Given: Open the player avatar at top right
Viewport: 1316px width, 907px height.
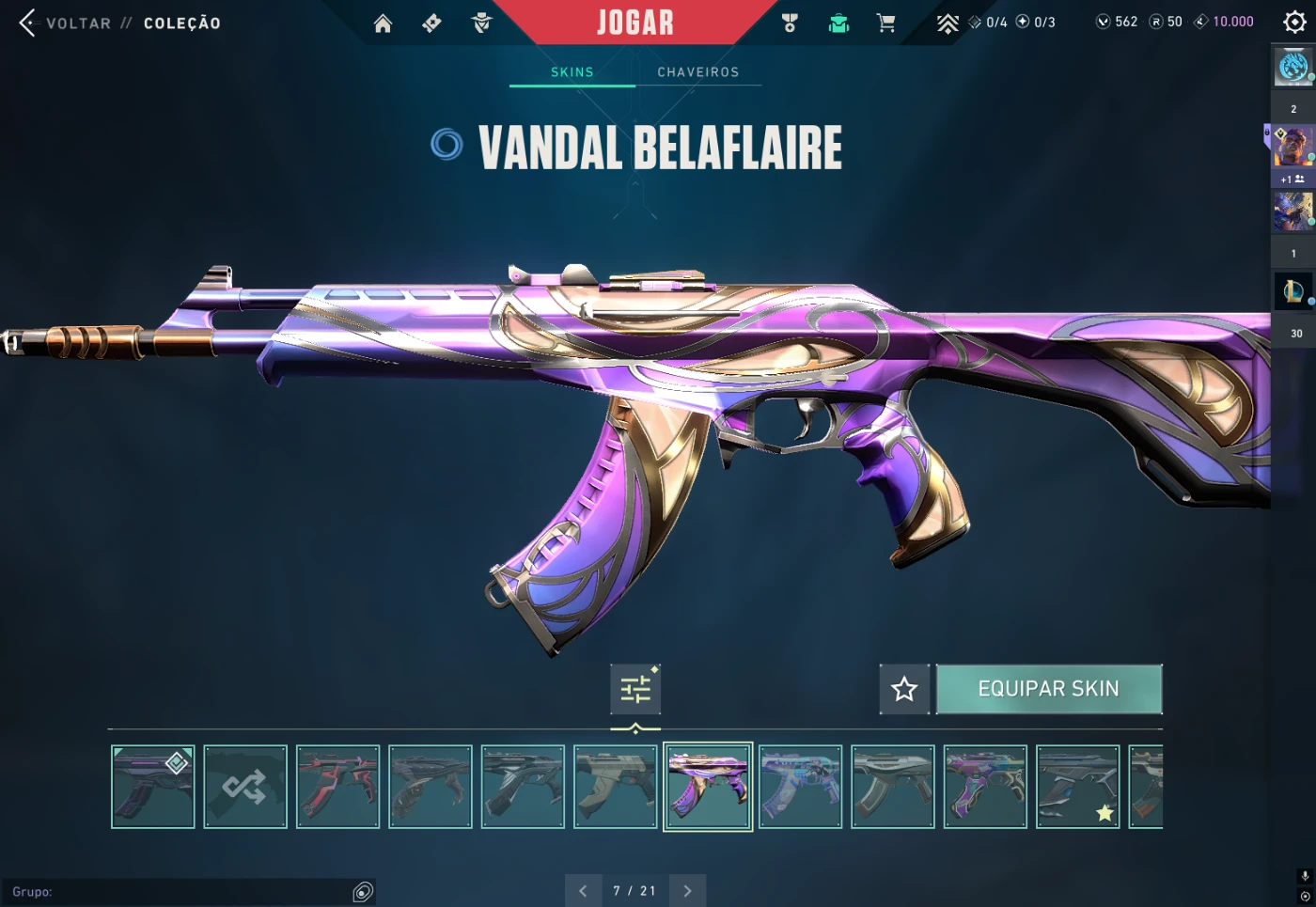Looking at the screenshot, I should 1292,67.
